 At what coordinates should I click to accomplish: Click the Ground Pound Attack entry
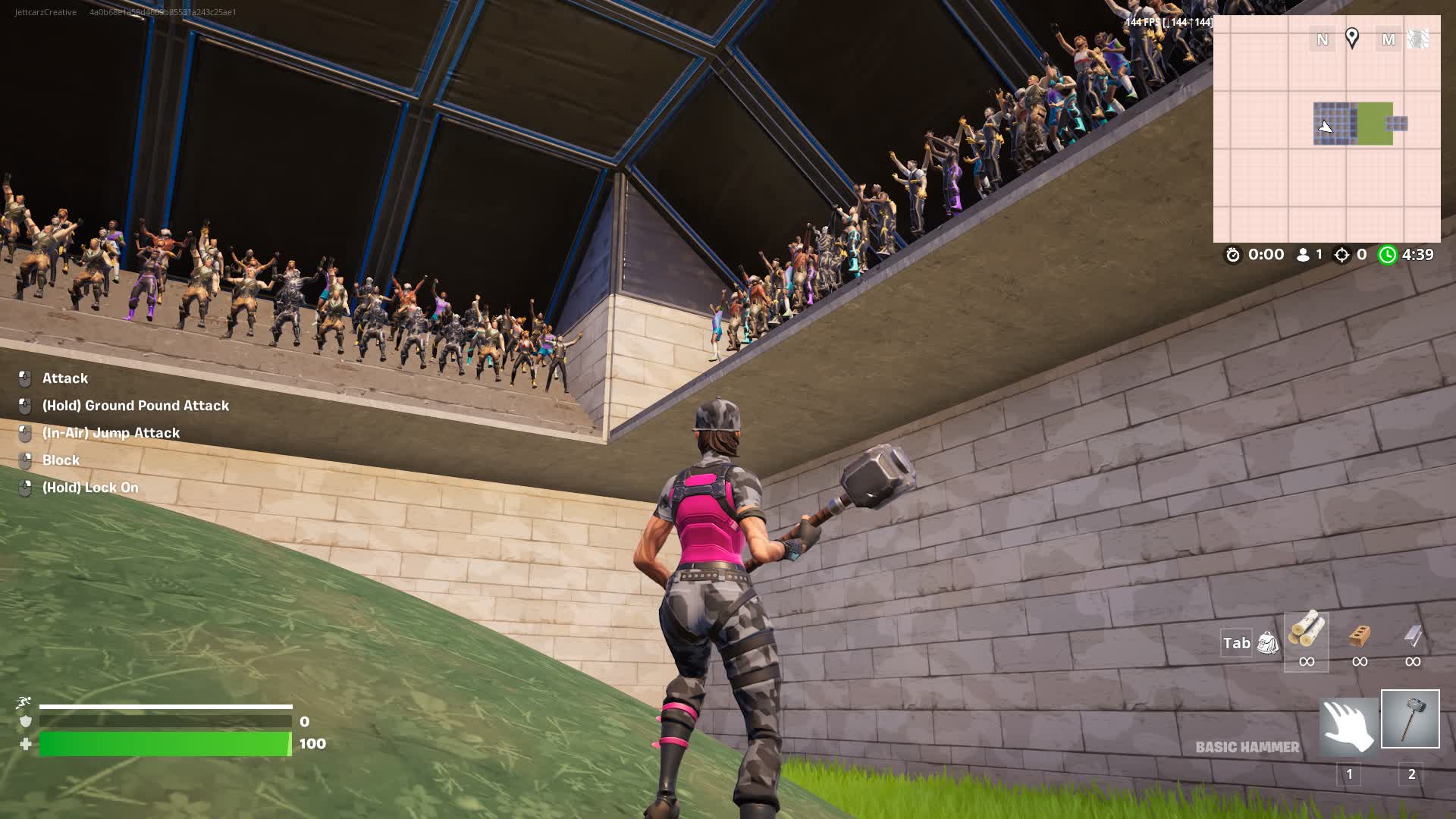tap(136, 406)
